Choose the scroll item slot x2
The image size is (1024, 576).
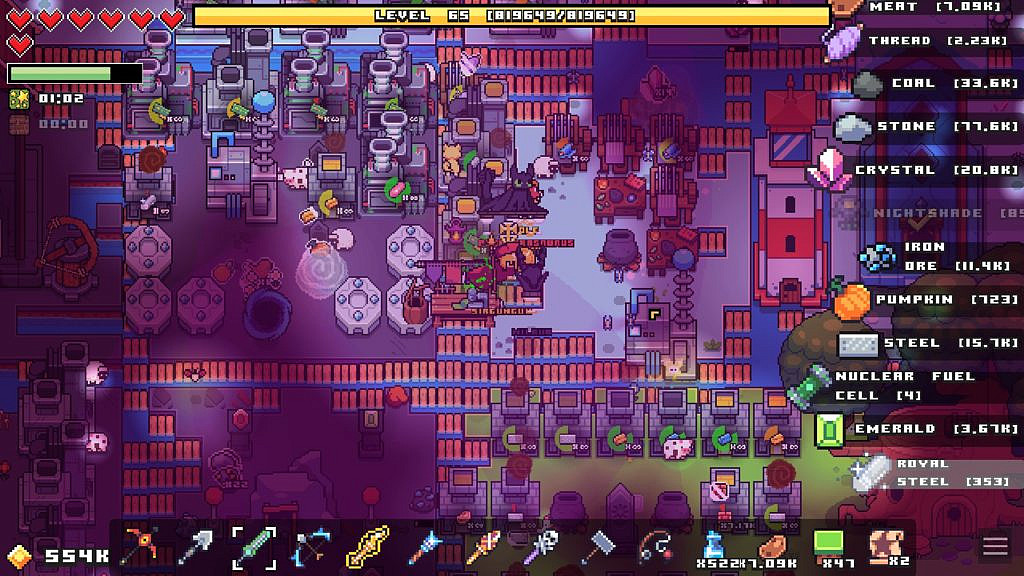pyautogui.click(x=886, y=546)
